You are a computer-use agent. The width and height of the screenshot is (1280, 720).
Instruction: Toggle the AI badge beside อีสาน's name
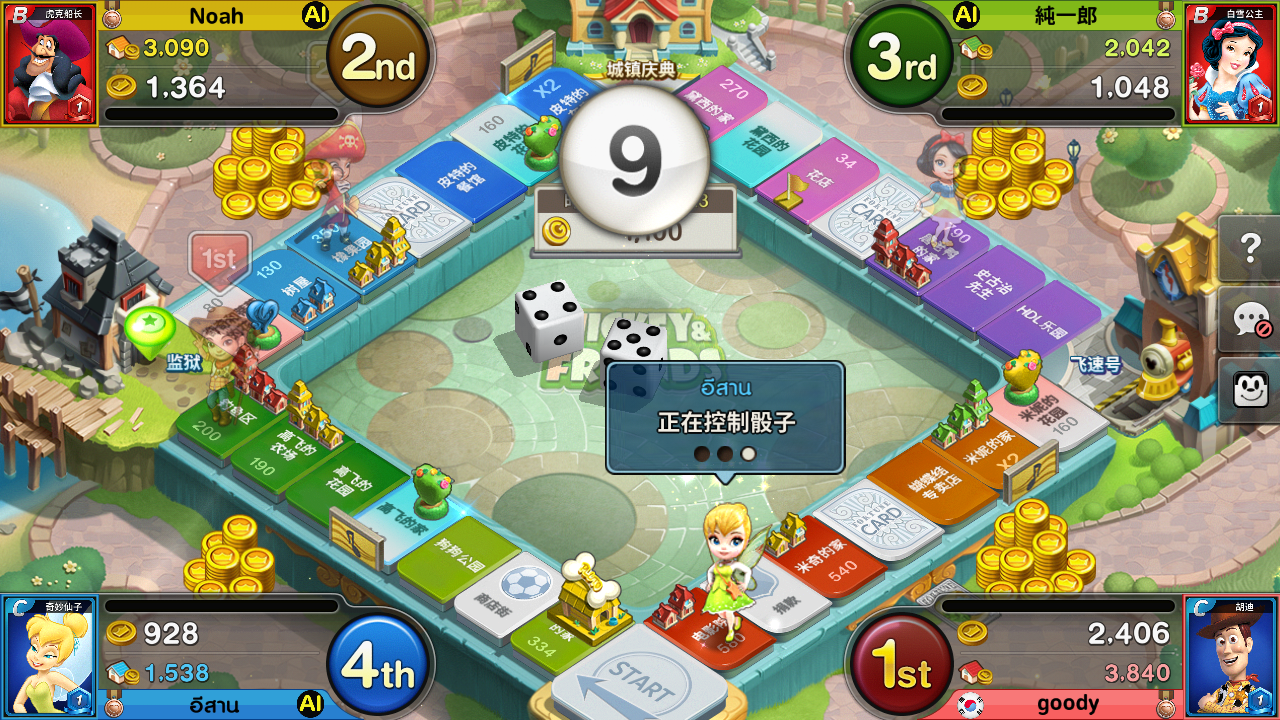point(310,703)
